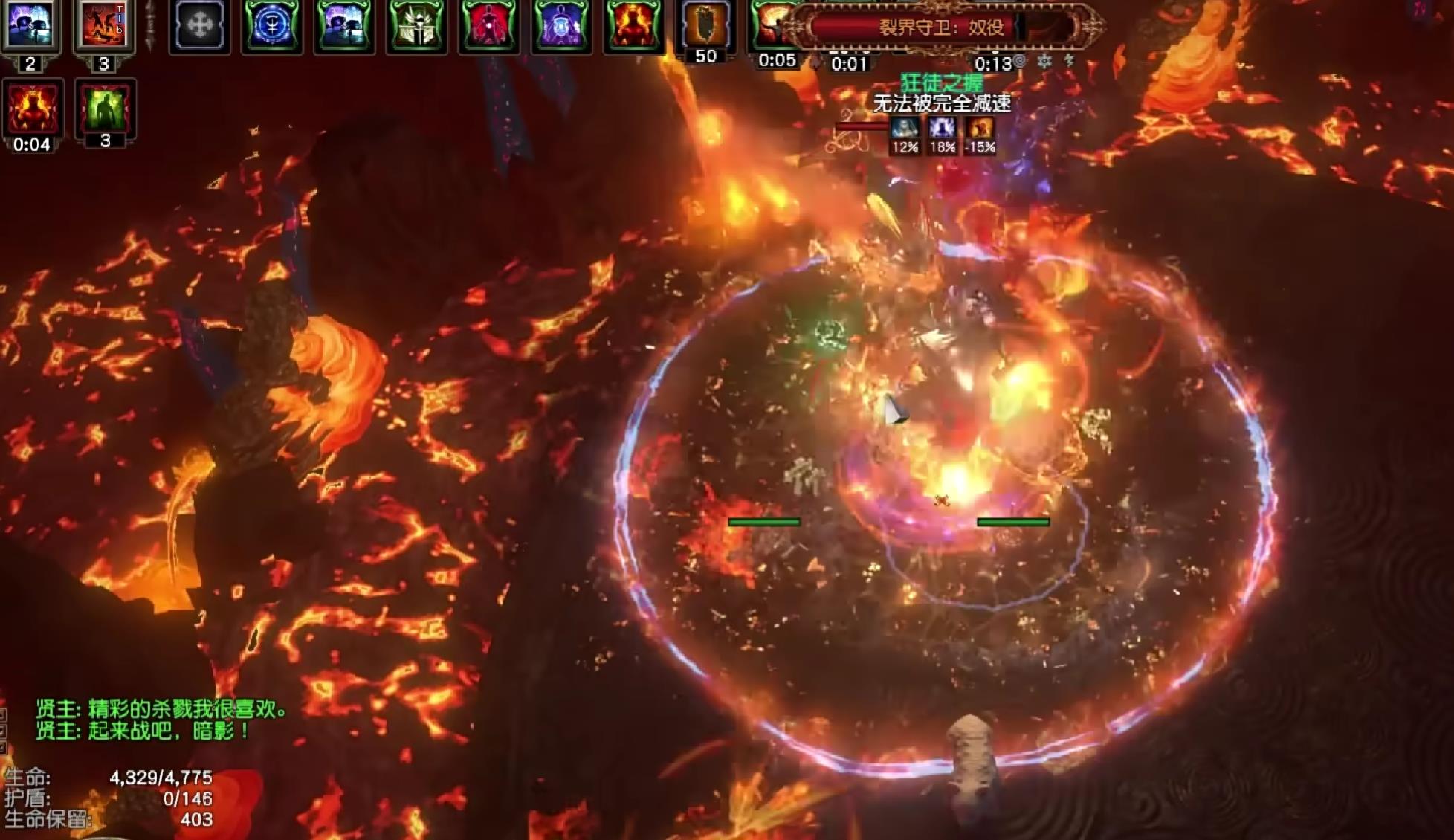Click the purple armoured figure aura buff
1454x840 pixels.
[561, 26]
